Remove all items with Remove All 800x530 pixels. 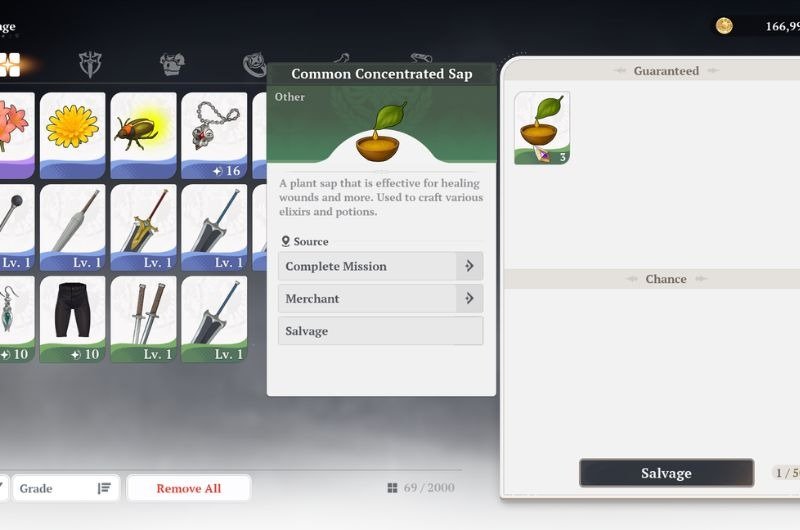point(188,488)
